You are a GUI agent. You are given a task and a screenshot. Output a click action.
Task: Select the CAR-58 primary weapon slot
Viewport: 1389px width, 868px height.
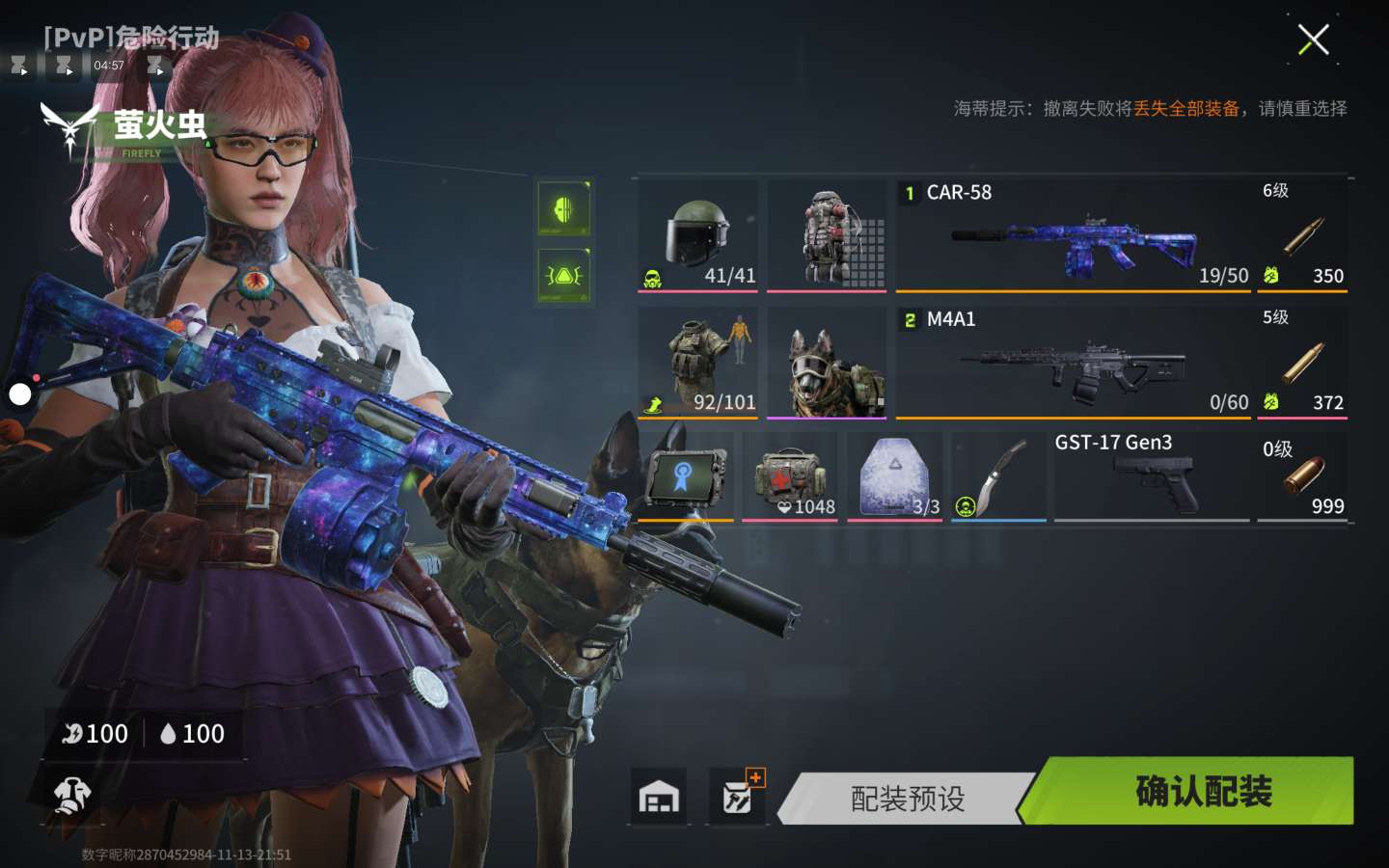click(1073, 236)
